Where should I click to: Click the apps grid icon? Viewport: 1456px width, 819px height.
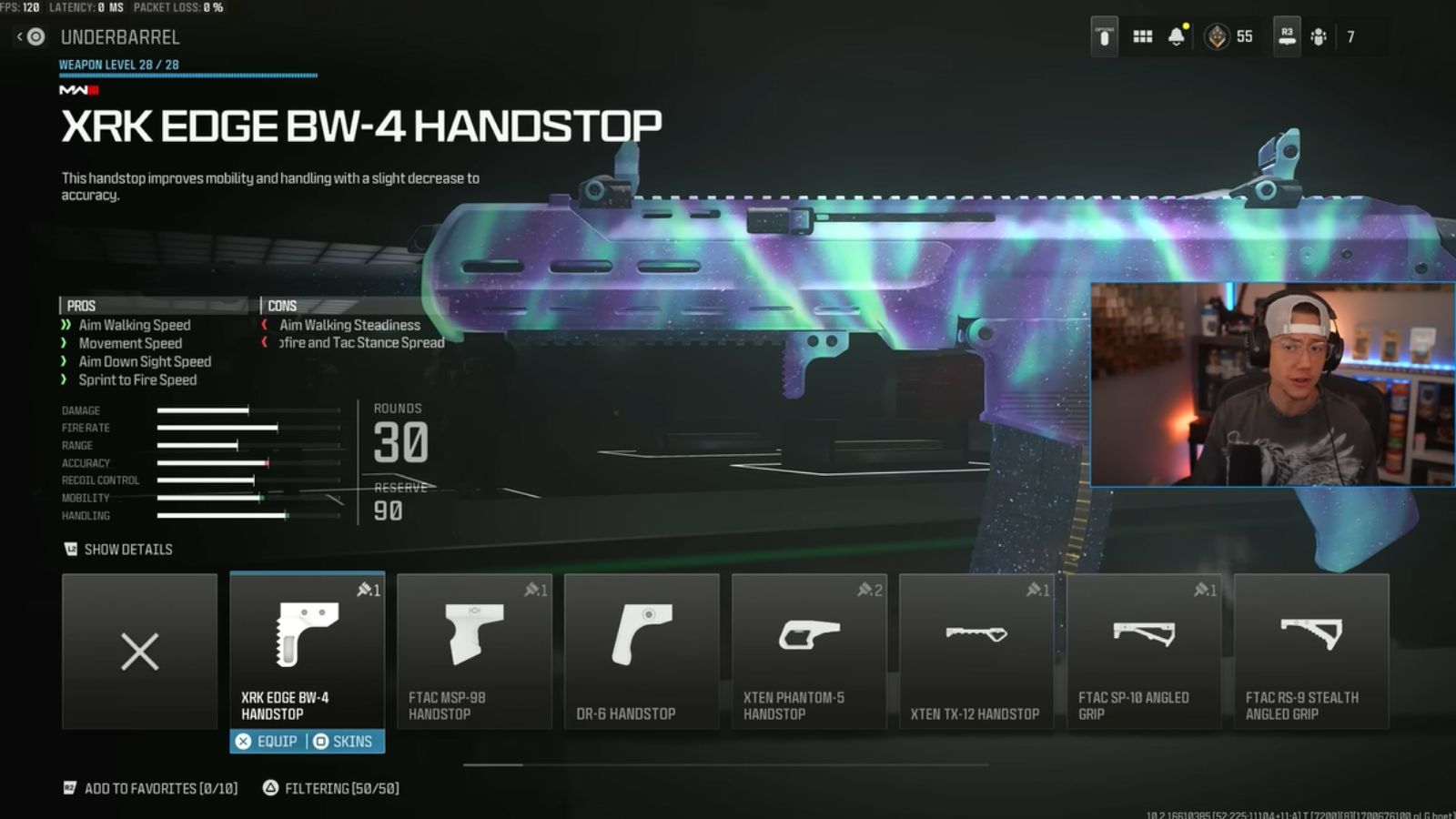pos(1142,37)
